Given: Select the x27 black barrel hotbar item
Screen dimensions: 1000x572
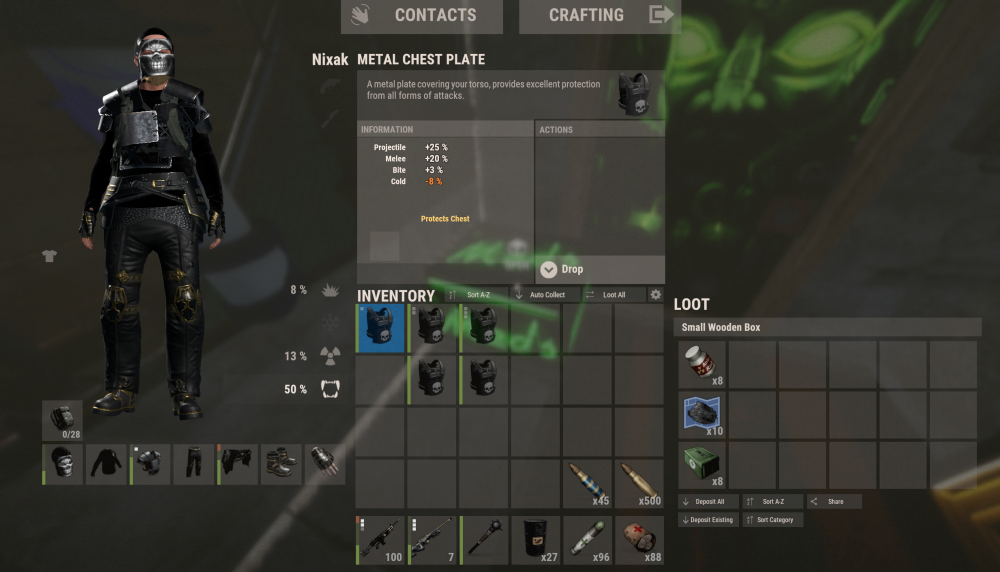Looking at the screenshot, I should pos(536,540).
